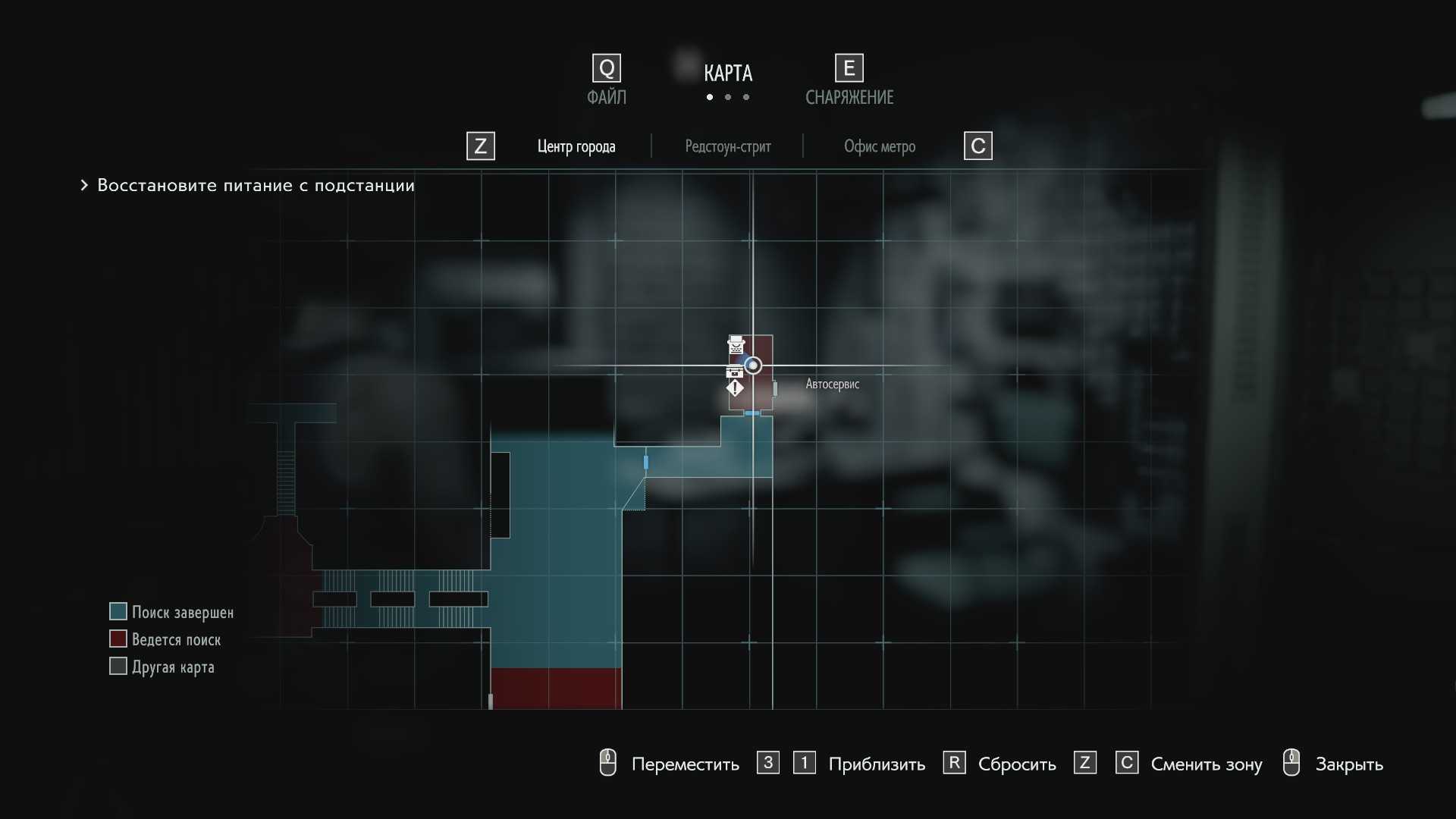
Task: Click the Ведется поиск legend entry
Action: [176, 639]
